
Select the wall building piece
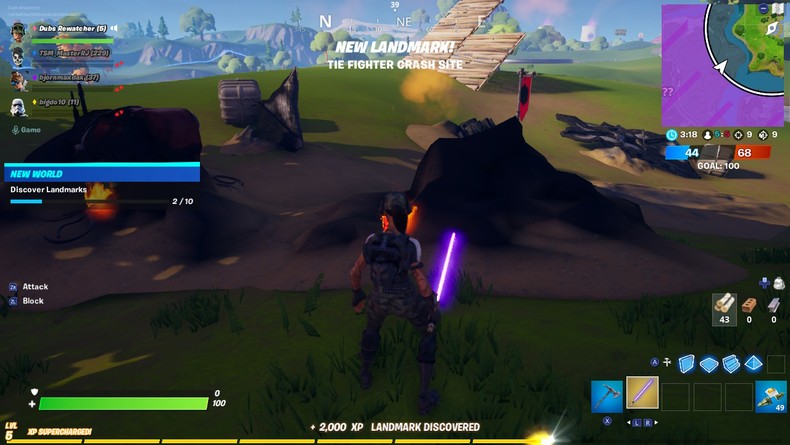click(x=687, y=364)
